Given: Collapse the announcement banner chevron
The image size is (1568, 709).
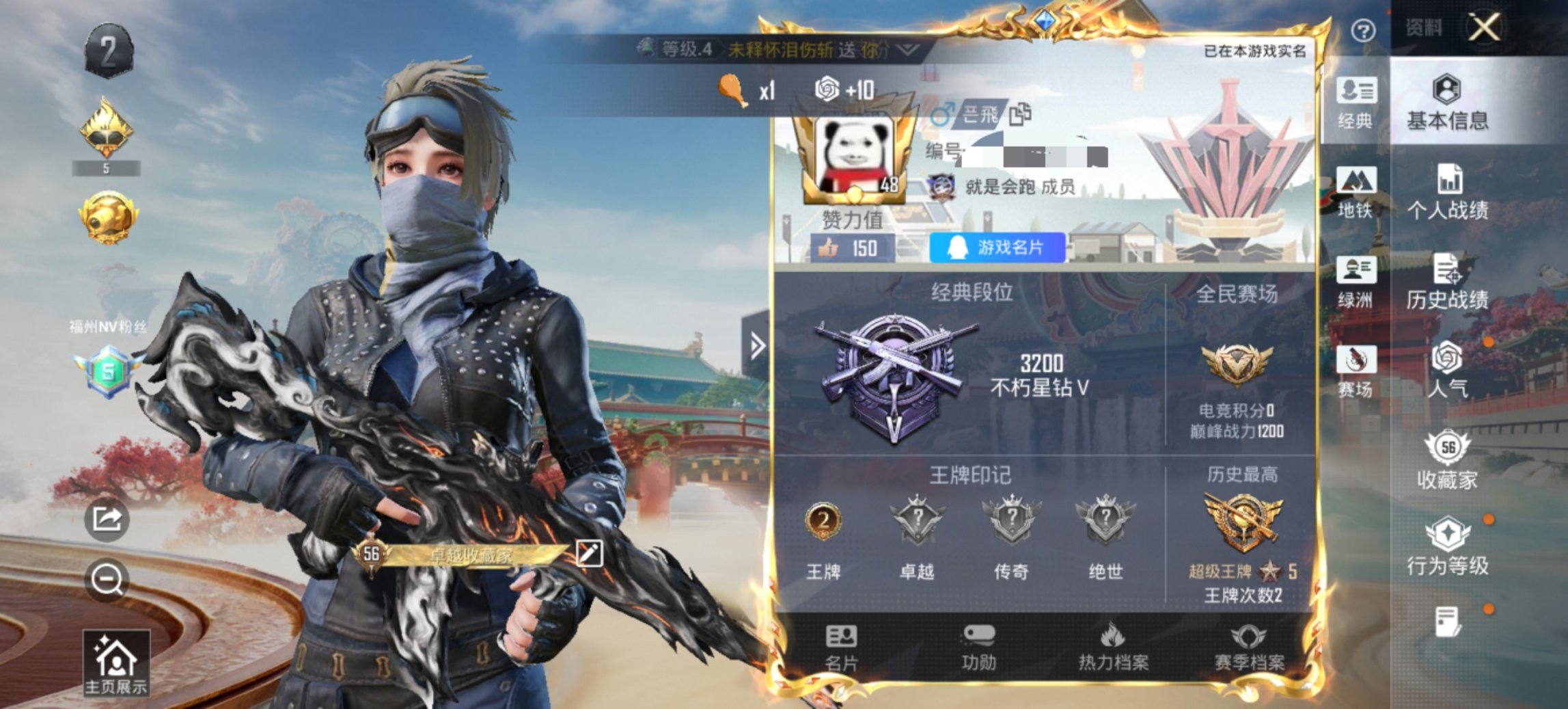Looking at the screenshot, I should pyautogui.click(x=909, y=49).
